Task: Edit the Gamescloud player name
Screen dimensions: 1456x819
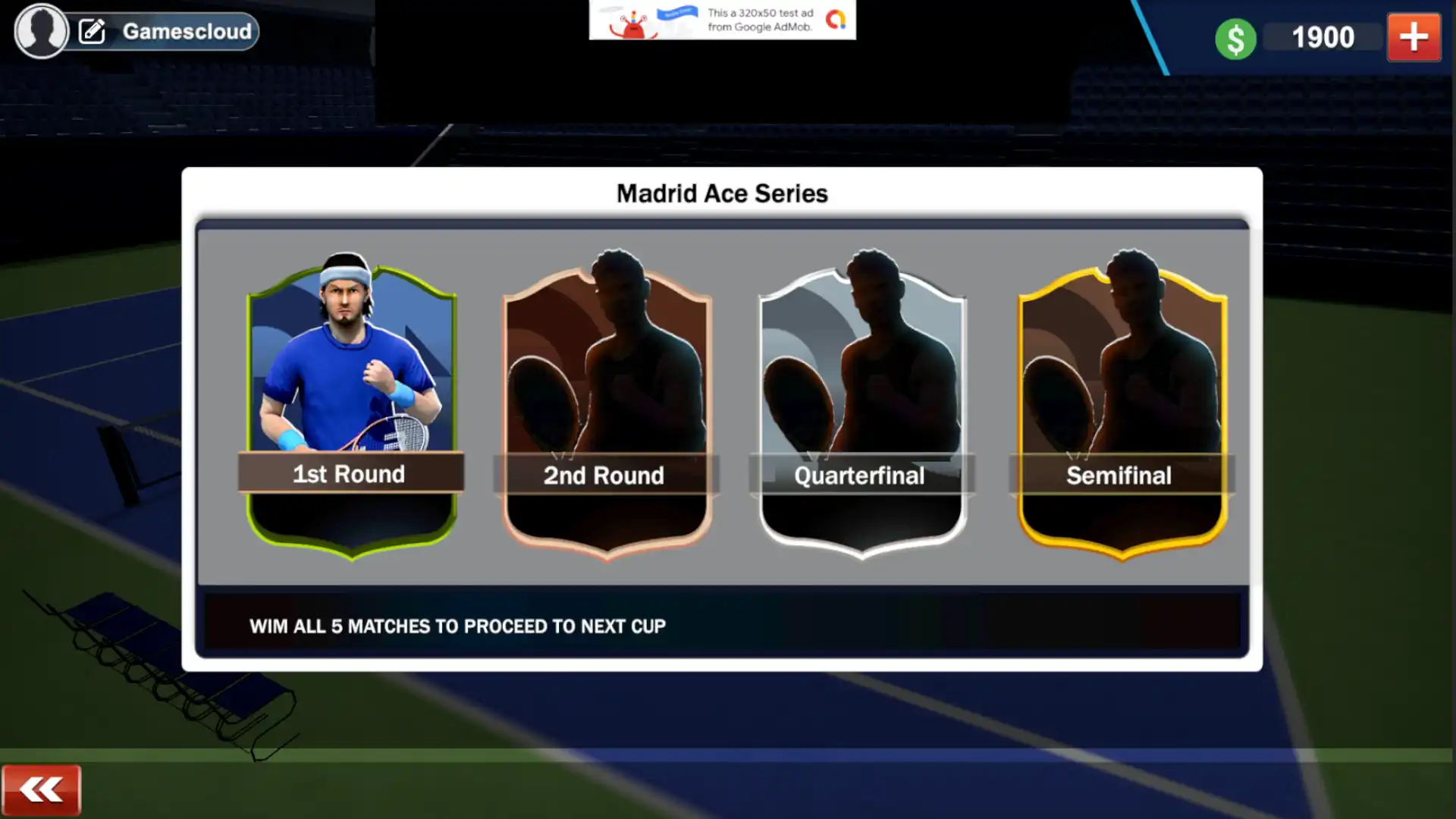Action: coord(93,32)
